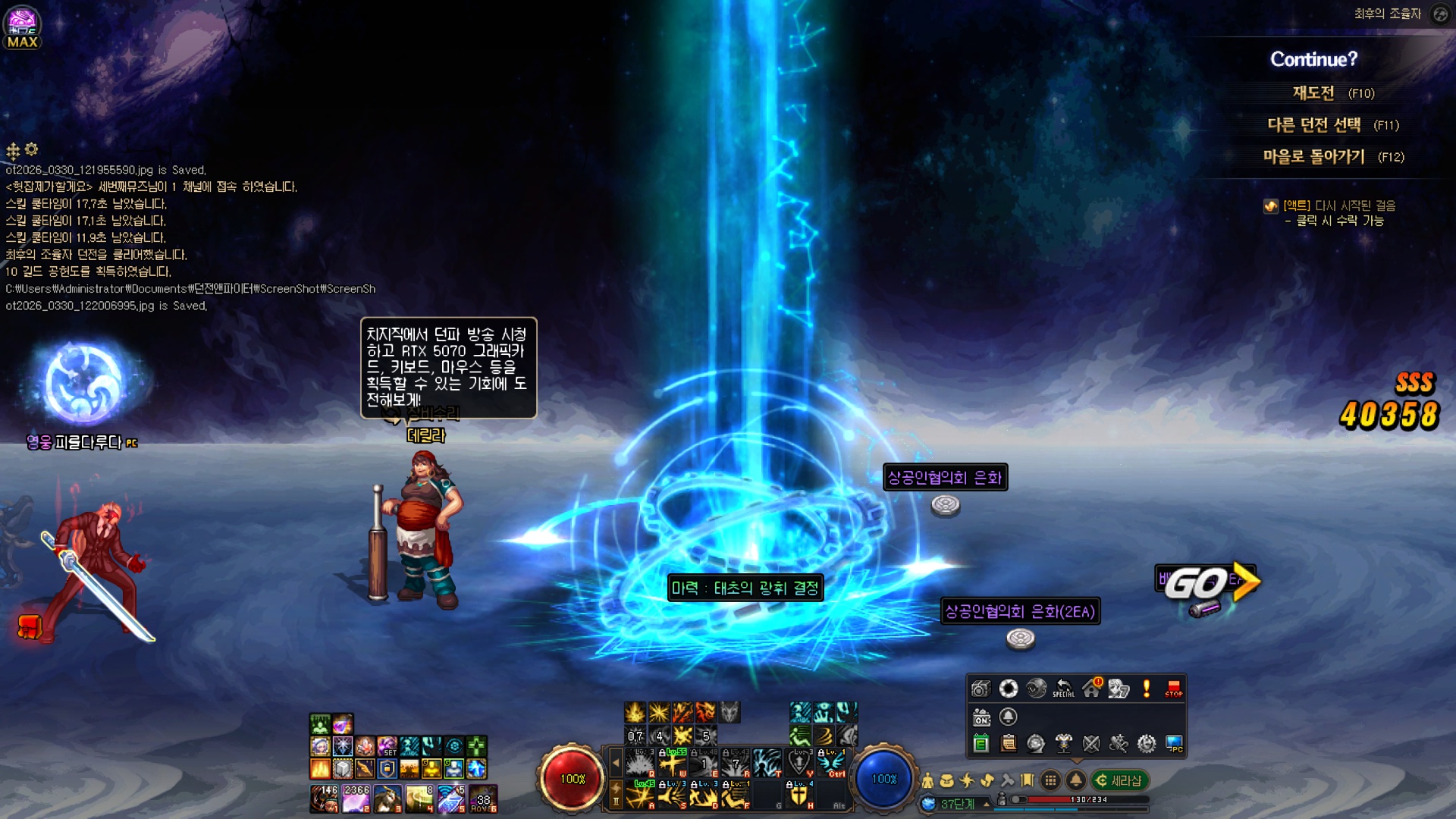Image resolution: width=1456 pixels, height=819 pixels.
Task: Toggle the bell notification button beside 세라샵
Action: click(1075, 780)
